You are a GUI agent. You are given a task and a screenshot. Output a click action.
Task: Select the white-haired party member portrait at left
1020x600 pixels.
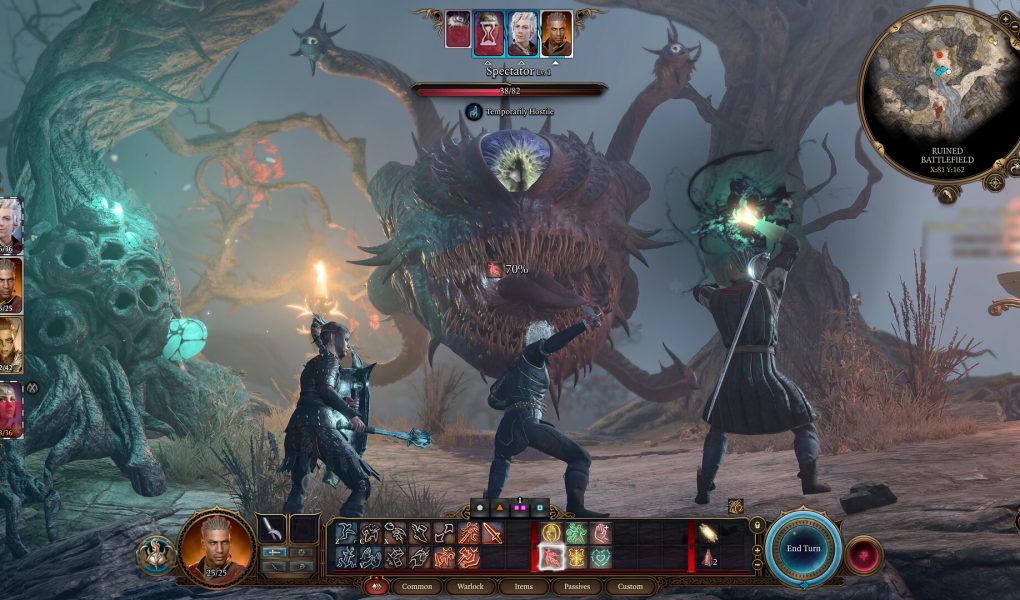(x=10, y=225)
